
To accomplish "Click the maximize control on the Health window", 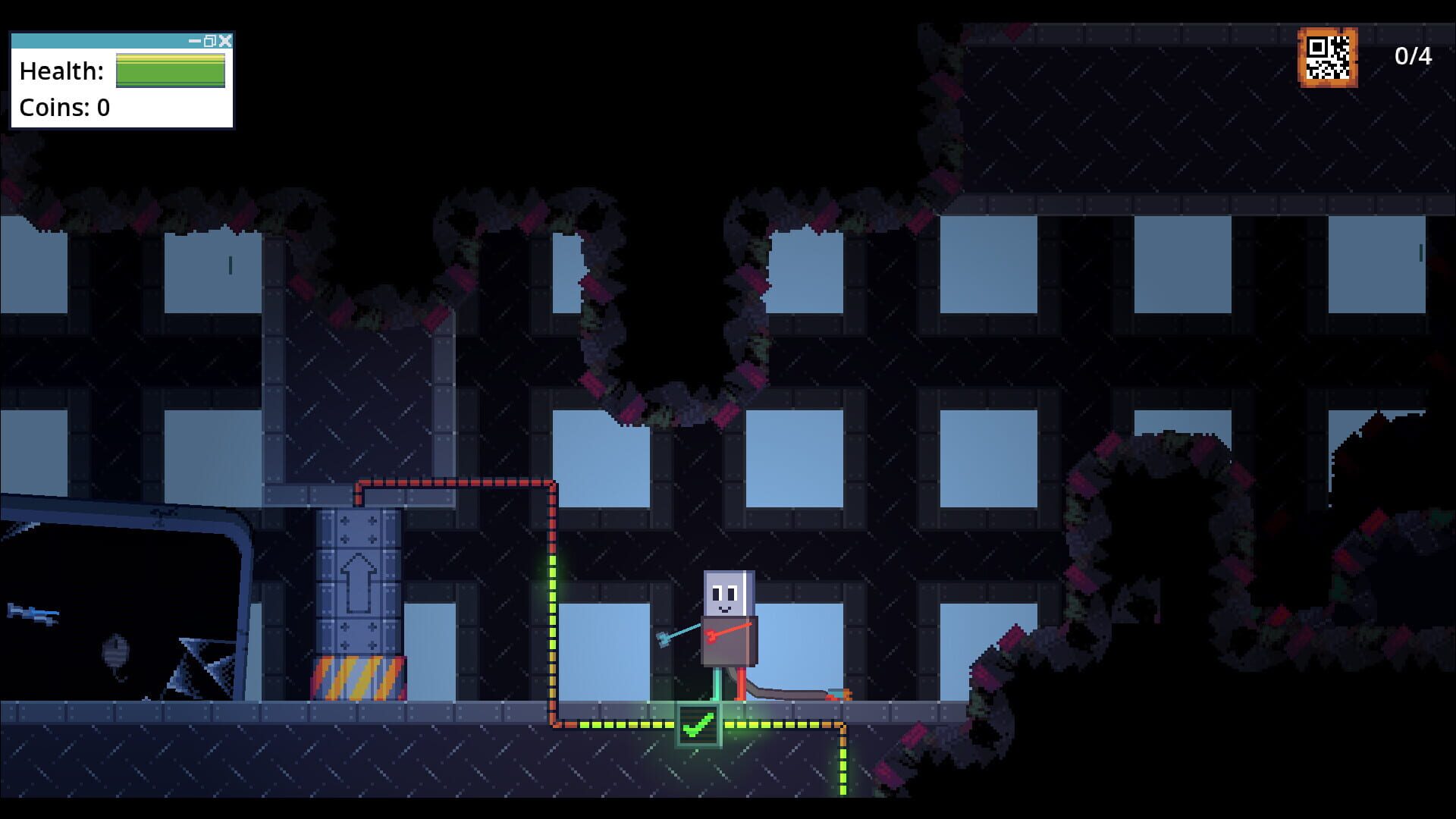I will pos(210,42).
